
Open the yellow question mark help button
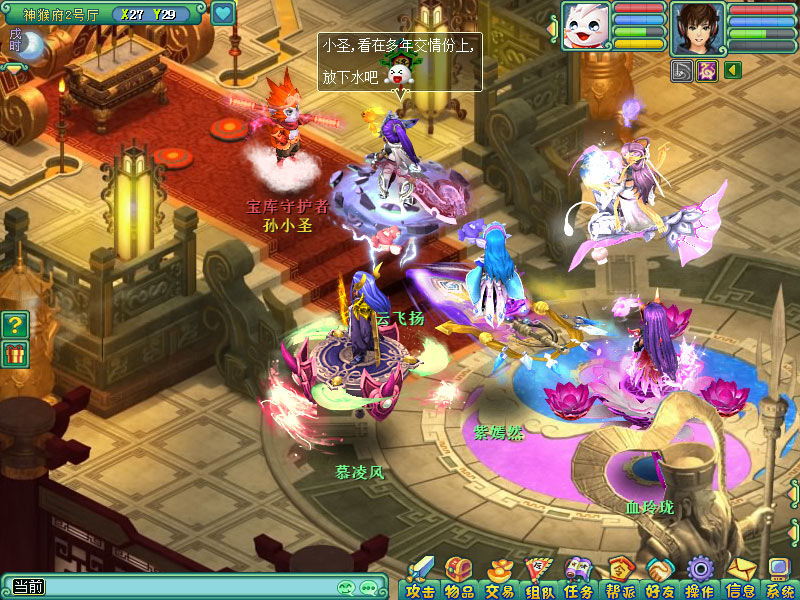[x=14, y=324]
